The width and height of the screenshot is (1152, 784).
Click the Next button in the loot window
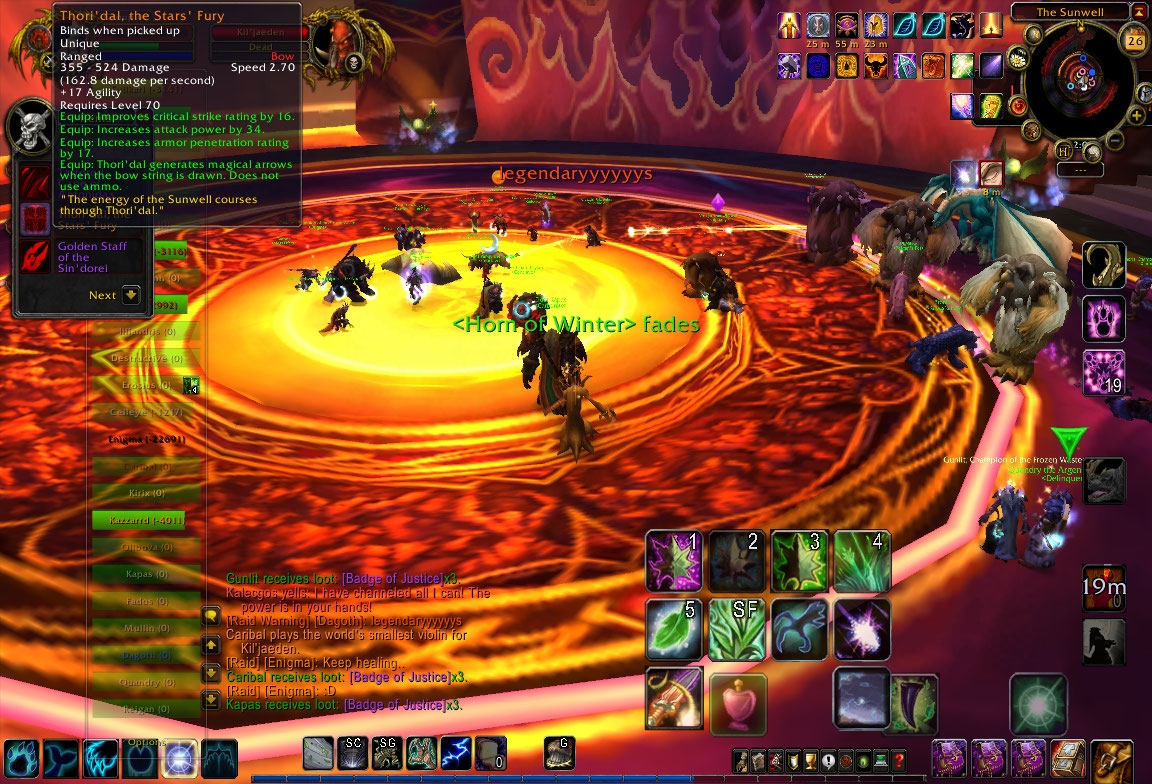(130, 295)
